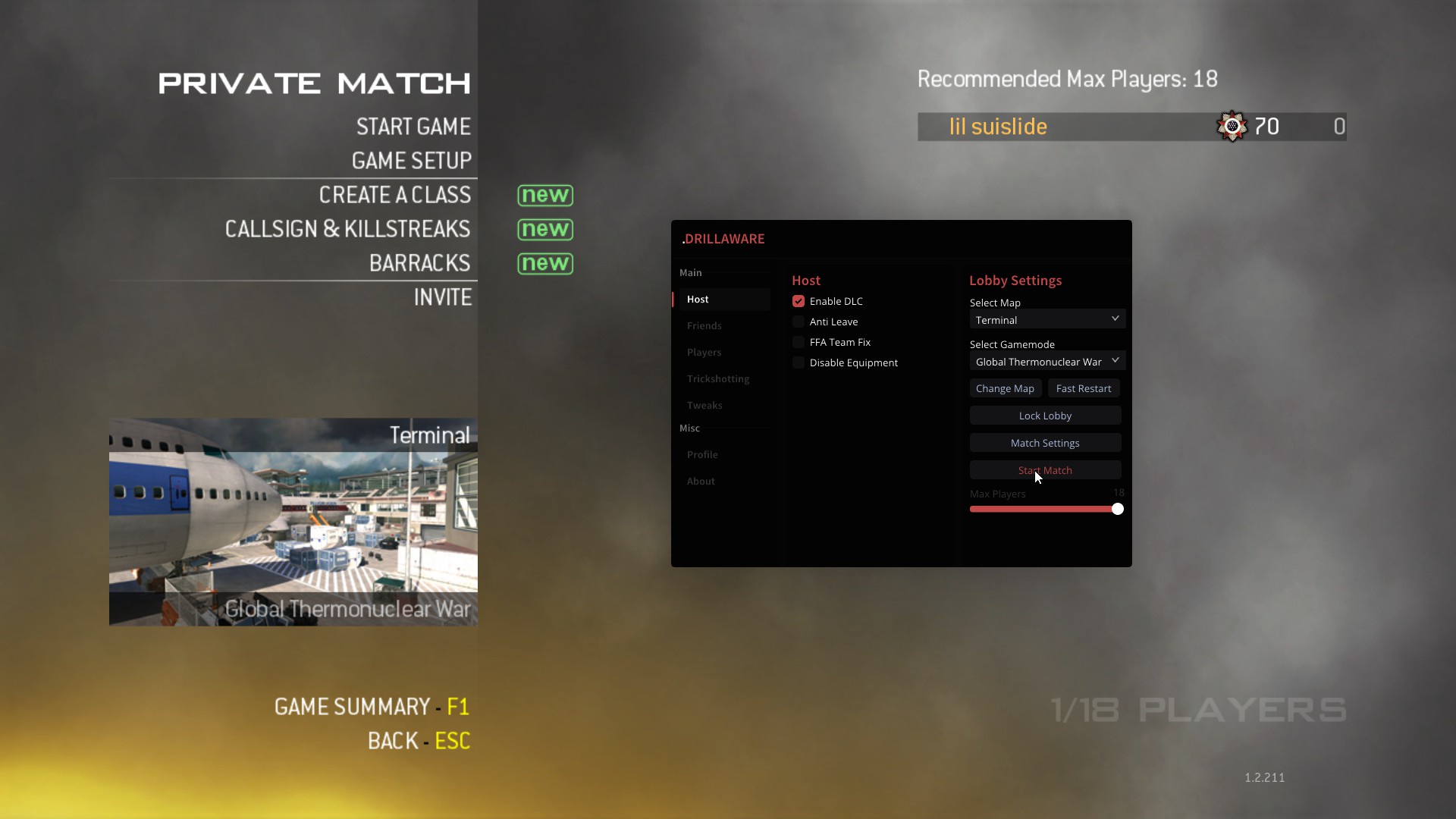Select the Friends sidebar entry
1456x819 pixels.
[x=704, y=325]
